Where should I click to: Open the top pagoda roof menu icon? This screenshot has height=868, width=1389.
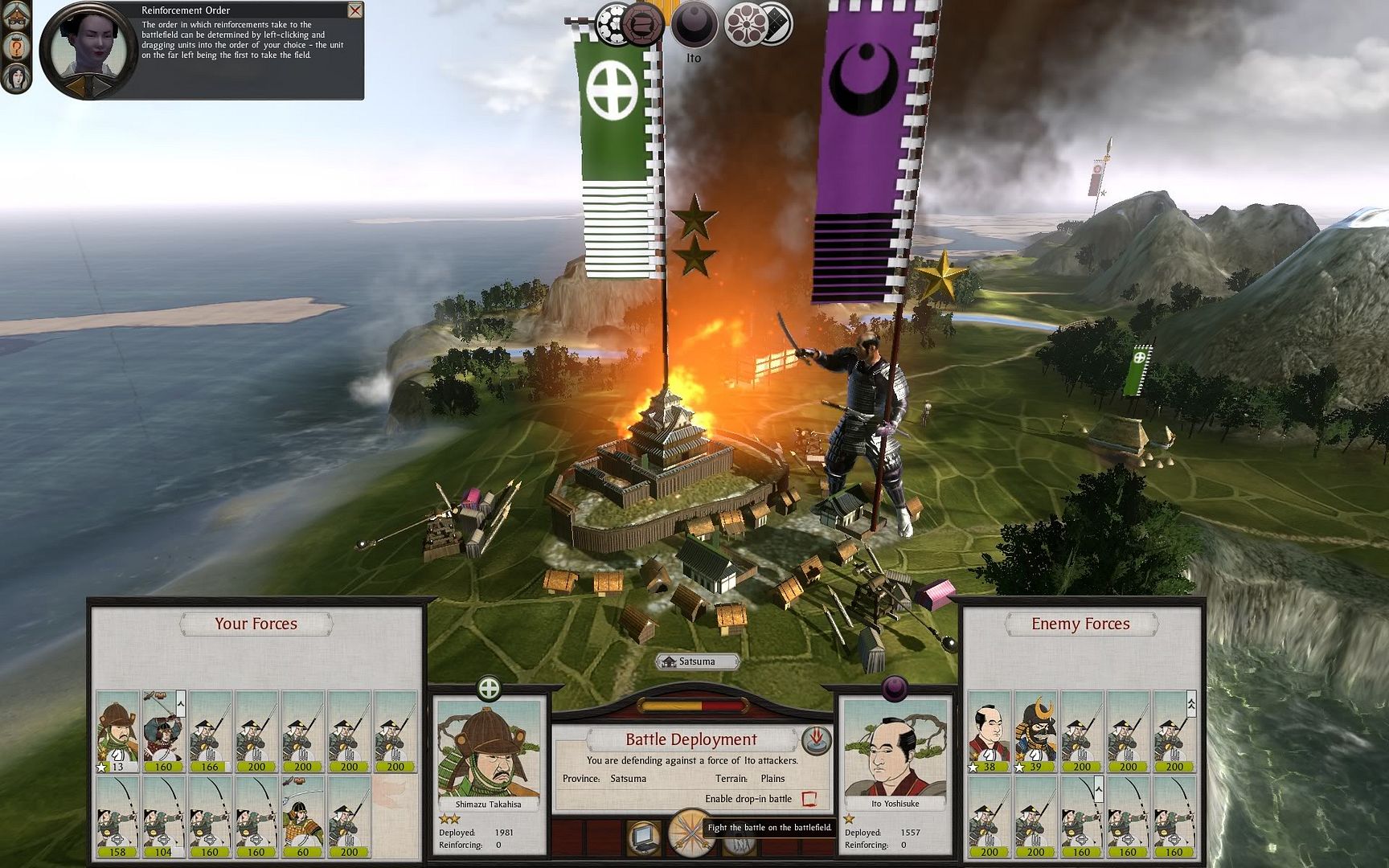point(16,13)
